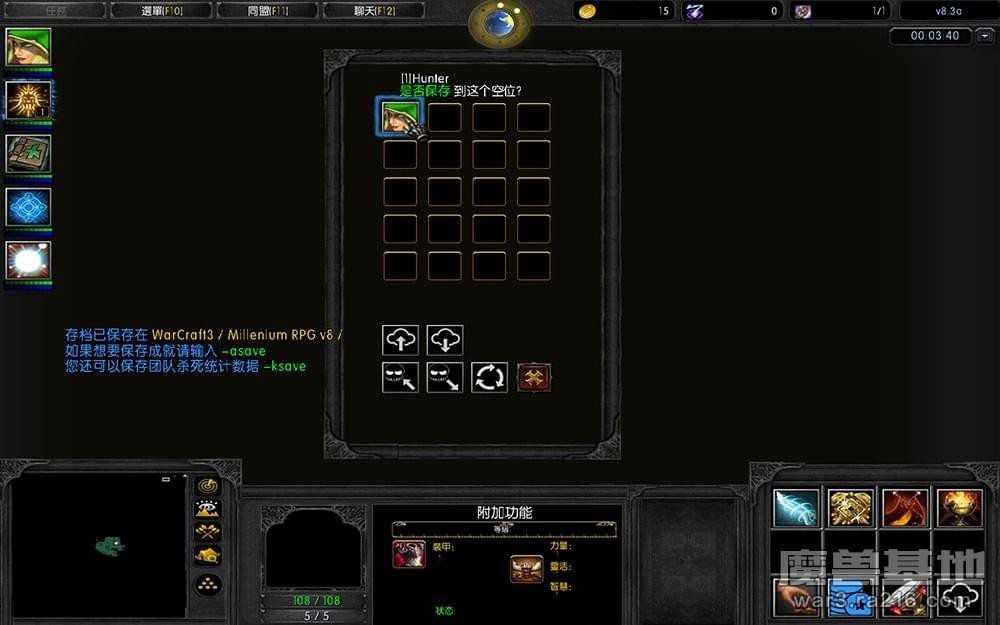
Task: Select the white light orb icon
Action: click(28, 260)
